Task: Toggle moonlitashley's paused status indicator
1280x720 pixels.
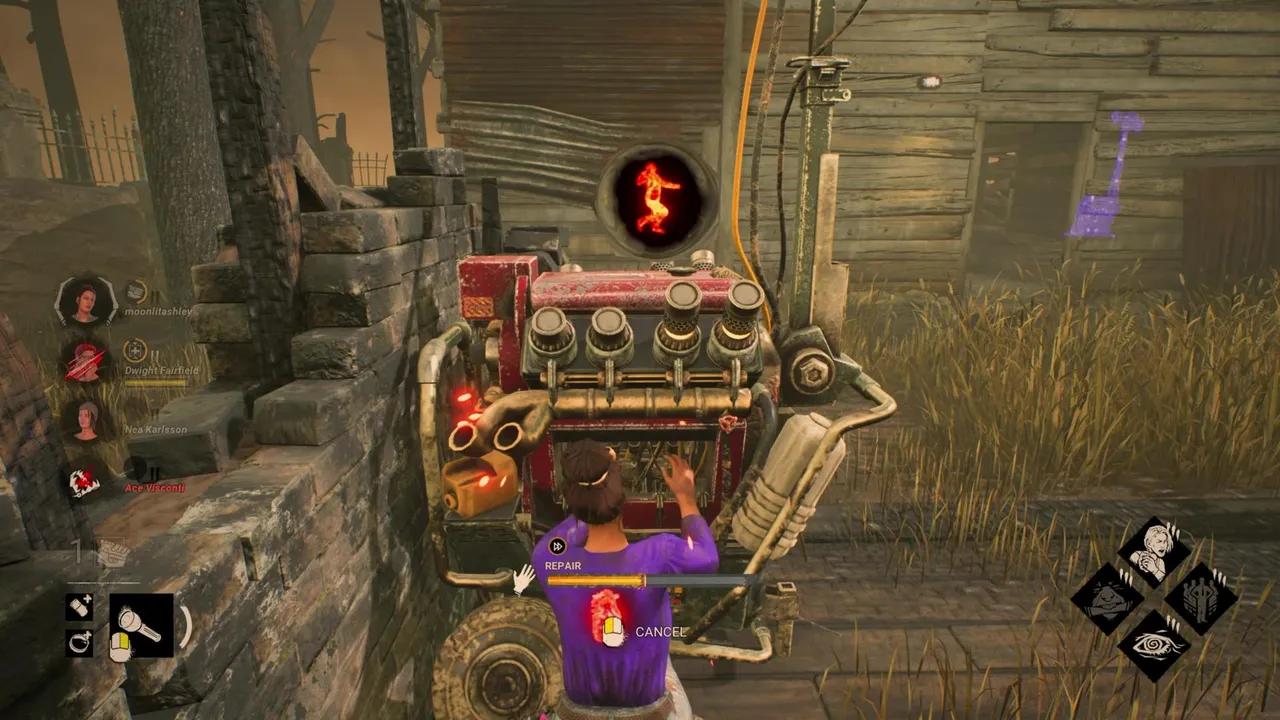Action: point(154,294)
